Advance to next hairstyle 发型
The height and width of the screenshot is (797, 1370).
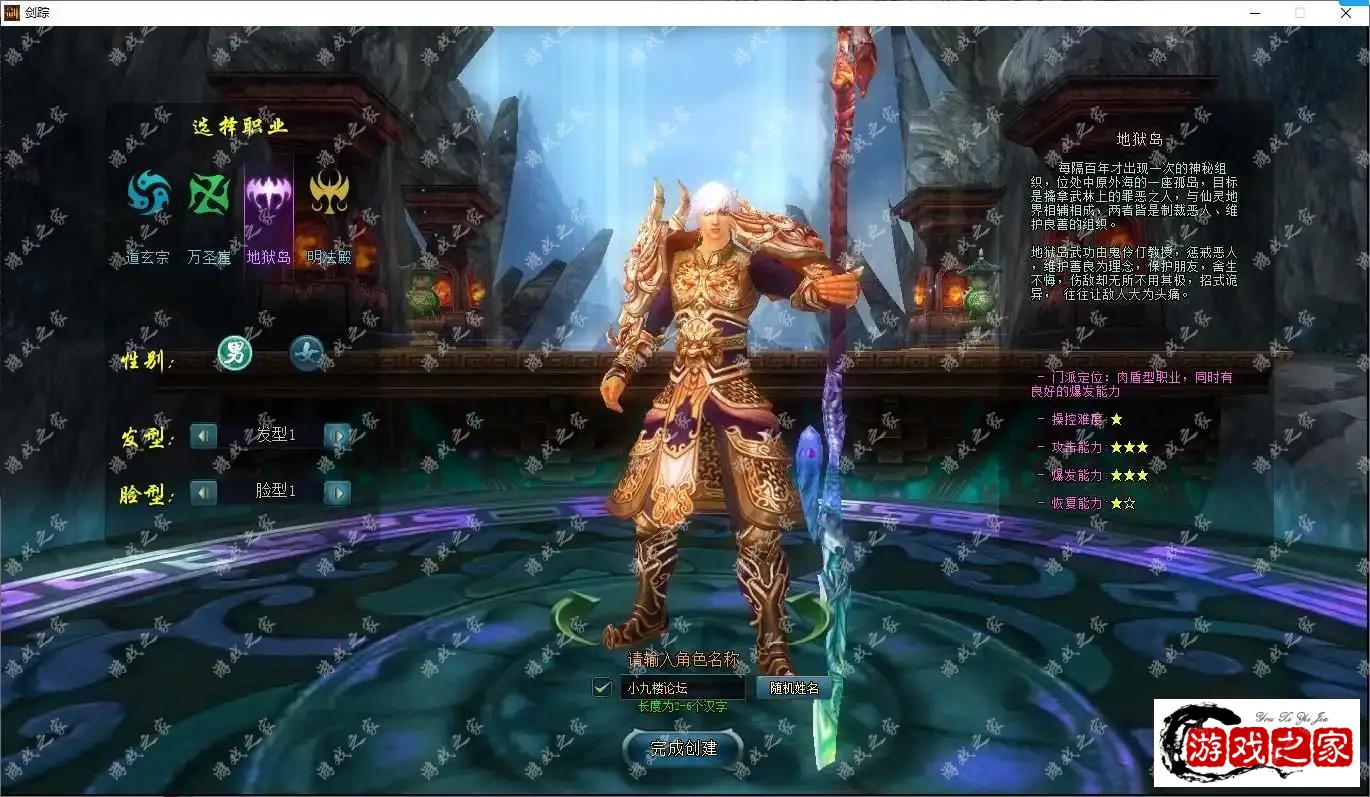pyautogui.click(x=338, y=436)
